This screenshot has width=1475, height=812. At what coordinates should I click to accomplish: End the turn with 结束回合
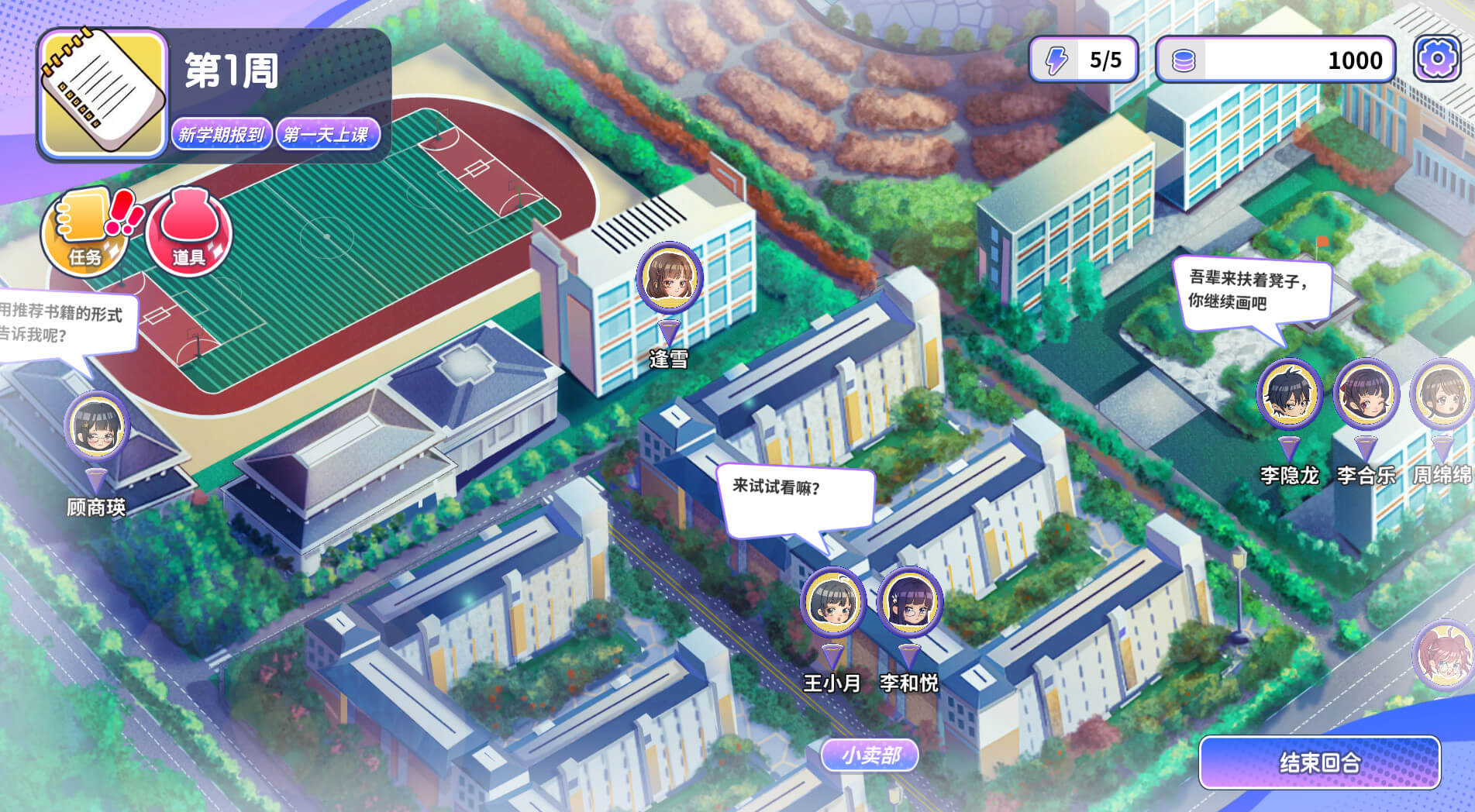tap(1319, 763)
